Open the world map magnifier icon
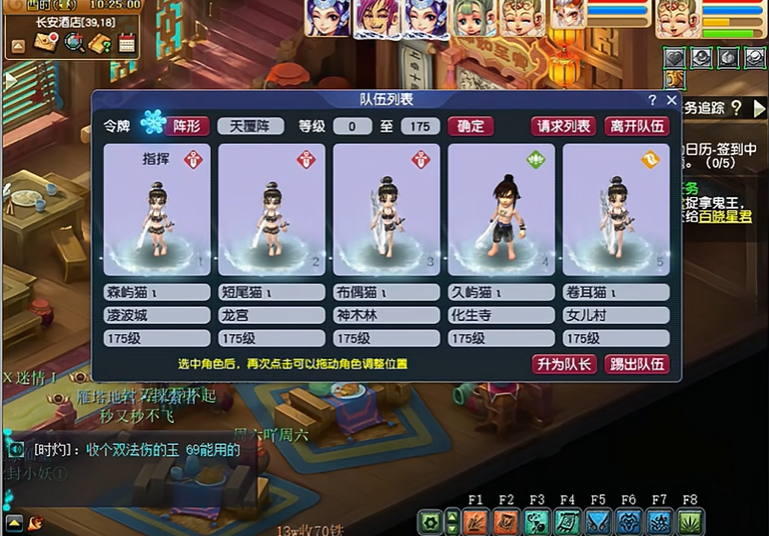This screenshot has width=769, height=536. tap(73, 43)
